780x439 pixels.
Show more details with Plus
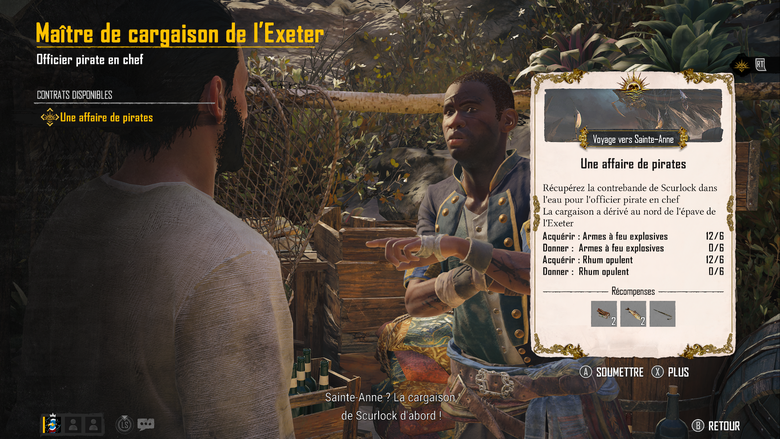click(670, 372)
